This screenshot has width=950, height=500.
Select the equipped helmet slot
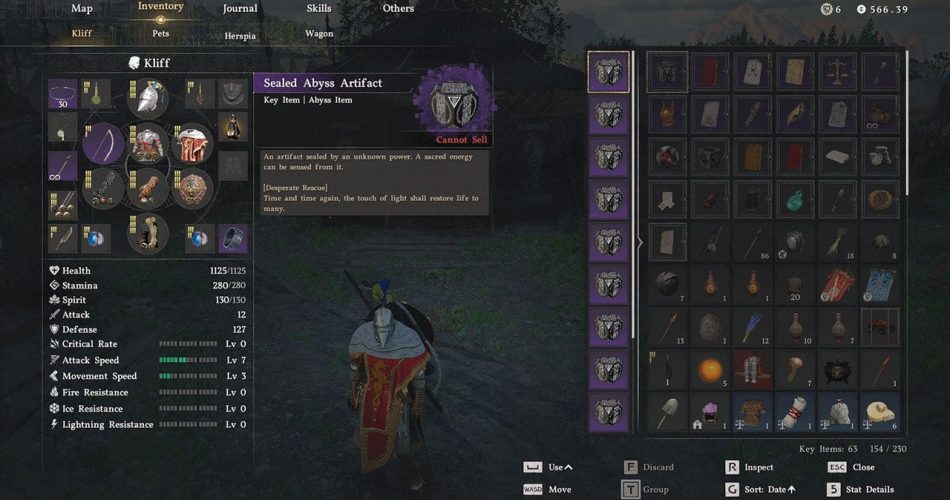click(x=147, y=99)
